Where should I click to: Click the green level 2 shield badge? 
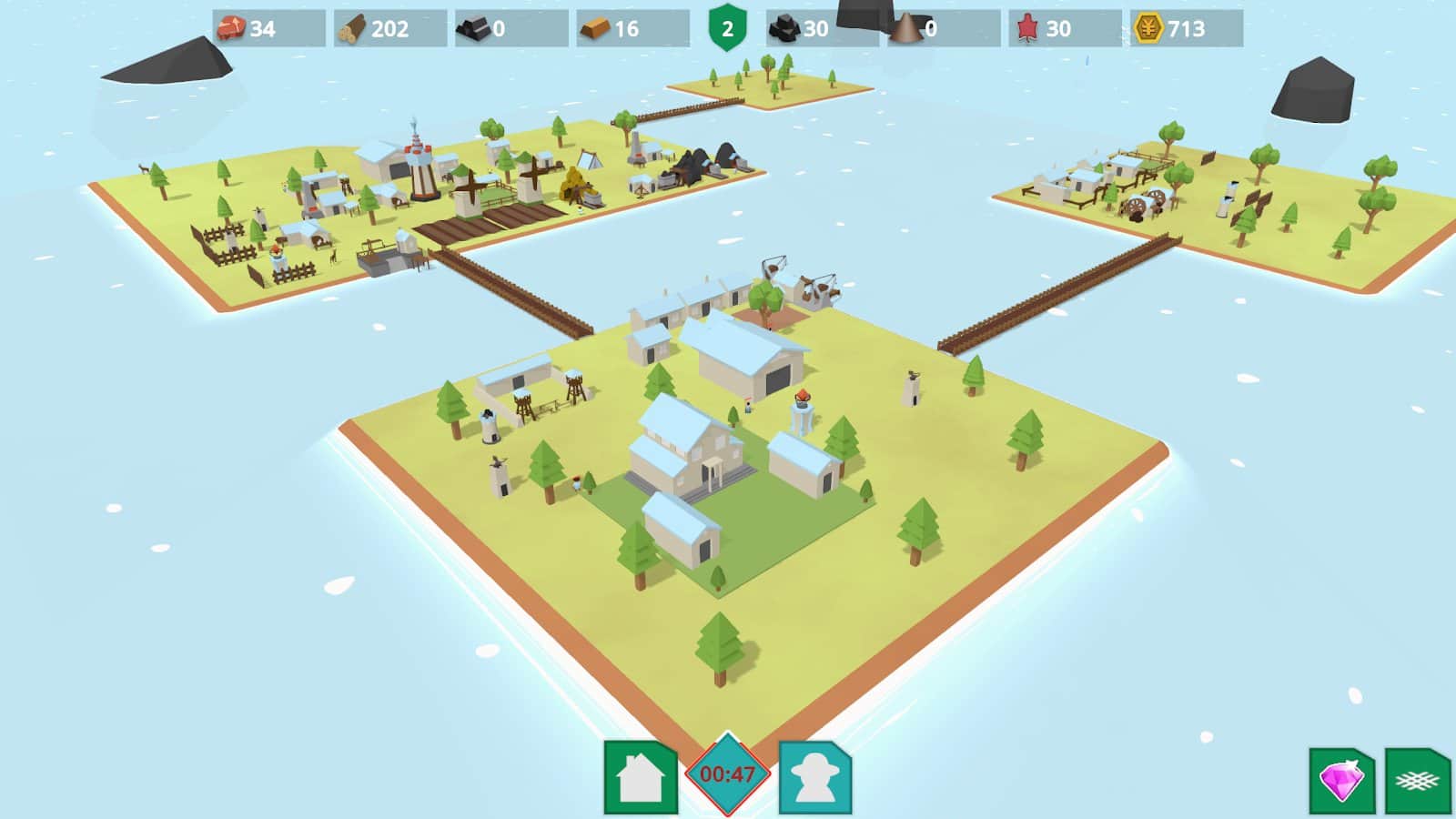click(x=725, y=26)
